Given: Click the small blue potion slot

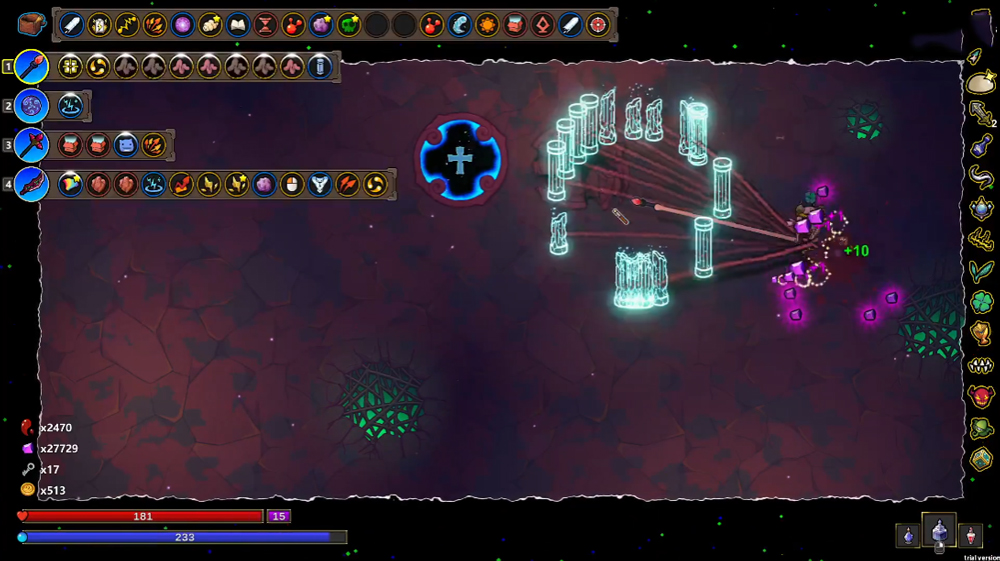Looking at the screenshot, I should click(x=908, y=536).
